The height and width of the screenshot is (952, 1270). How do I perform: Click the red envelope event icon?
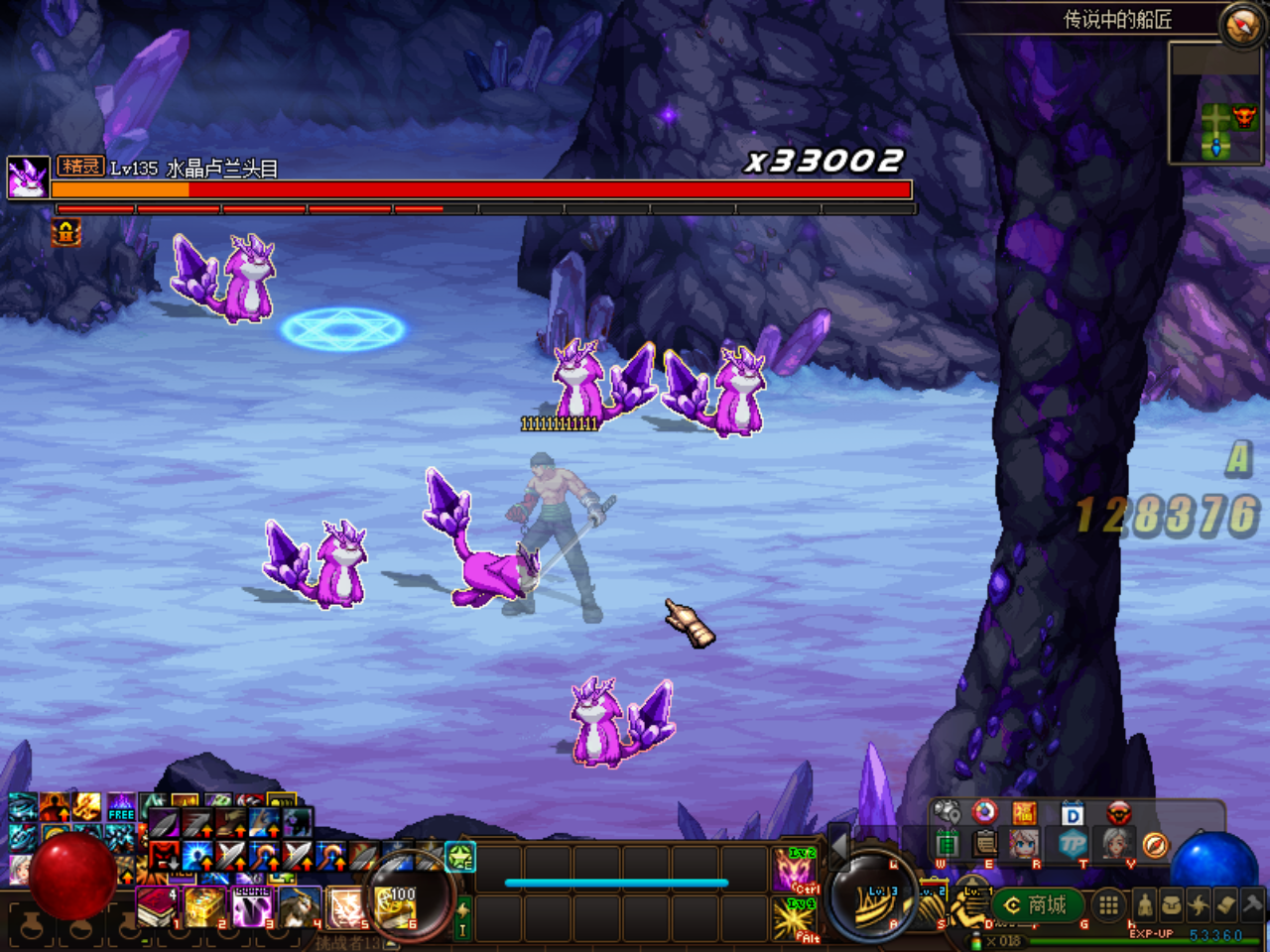(1025, 812)
